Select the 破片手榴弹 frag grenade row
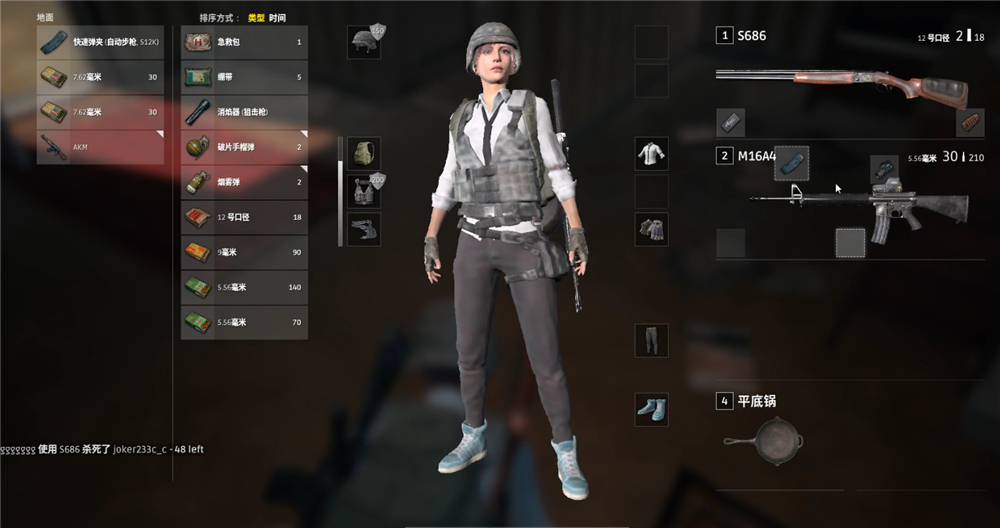The width and height of the screenshot is (1000, 528). (x=244, y=146)
